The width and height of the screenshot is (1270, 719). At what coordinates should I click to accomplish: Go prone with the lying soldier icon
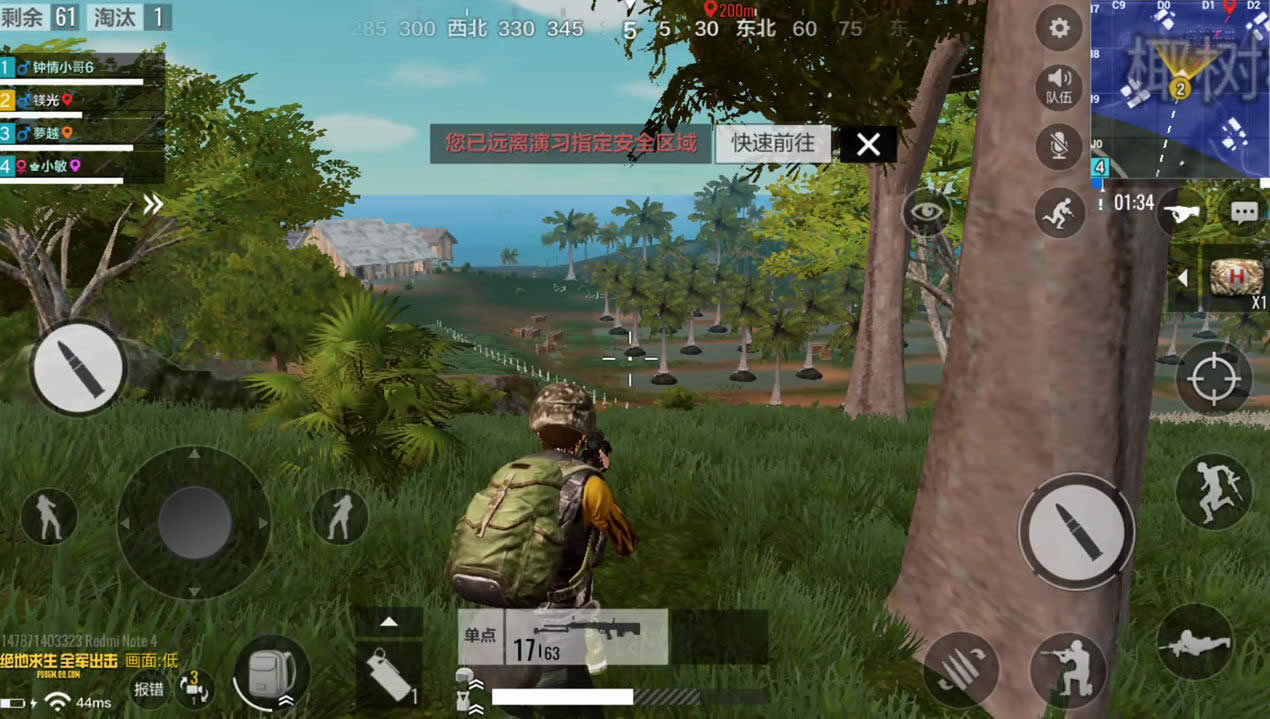[x=1194, y=643]
